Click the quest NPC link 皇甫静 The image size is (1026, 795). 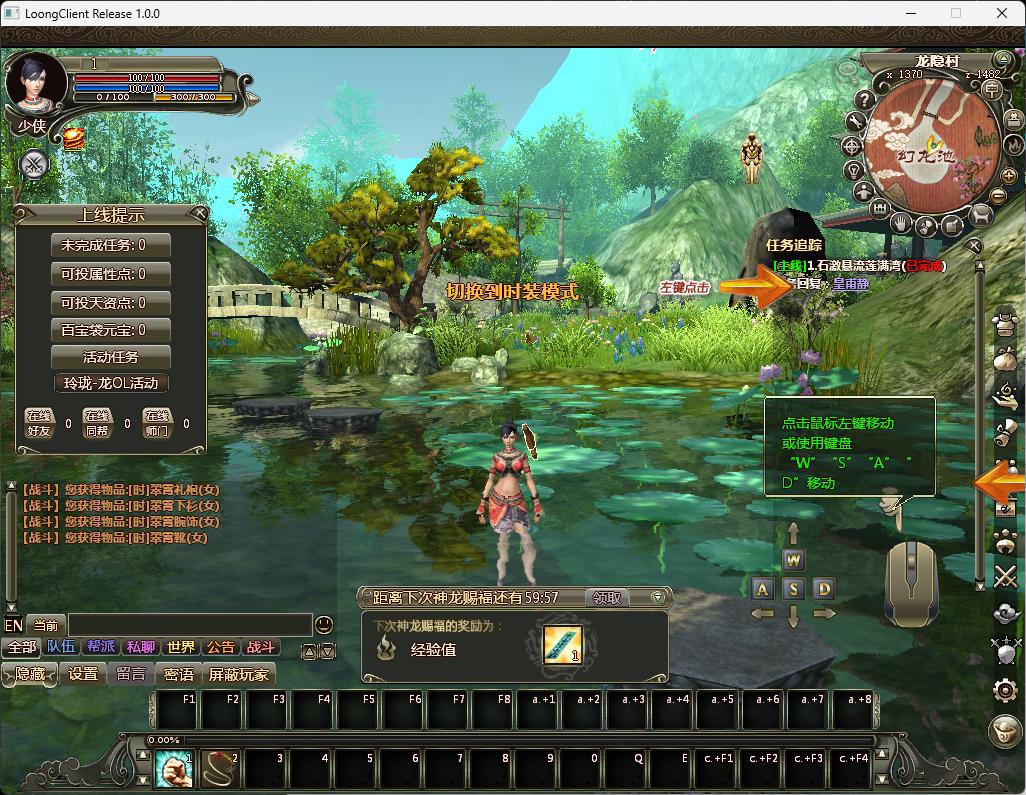[851, 284]
